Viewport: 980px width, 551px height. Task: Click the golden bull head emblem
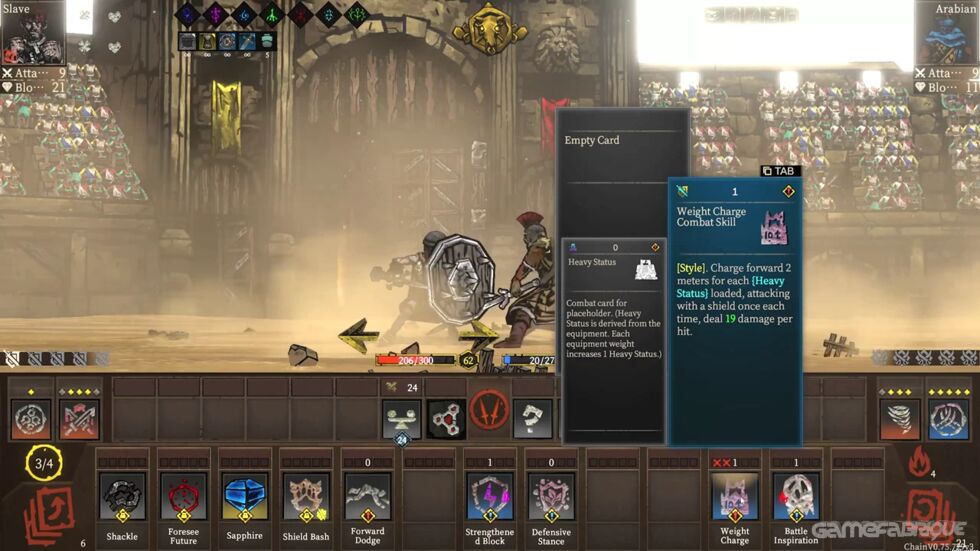(x=490, y=28)
